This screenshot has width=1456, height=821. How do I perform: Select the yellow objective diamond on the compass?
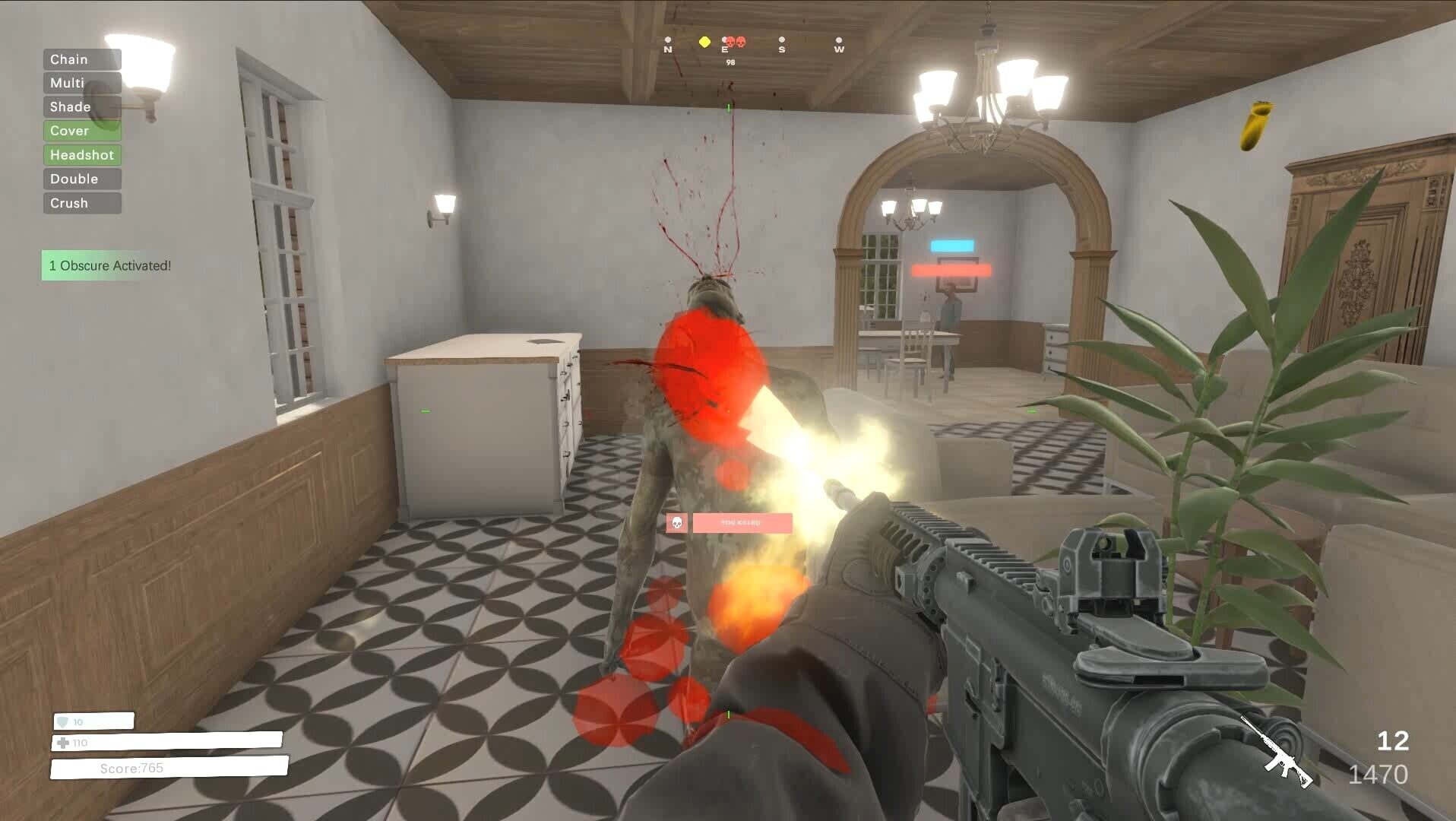(704, 42)
